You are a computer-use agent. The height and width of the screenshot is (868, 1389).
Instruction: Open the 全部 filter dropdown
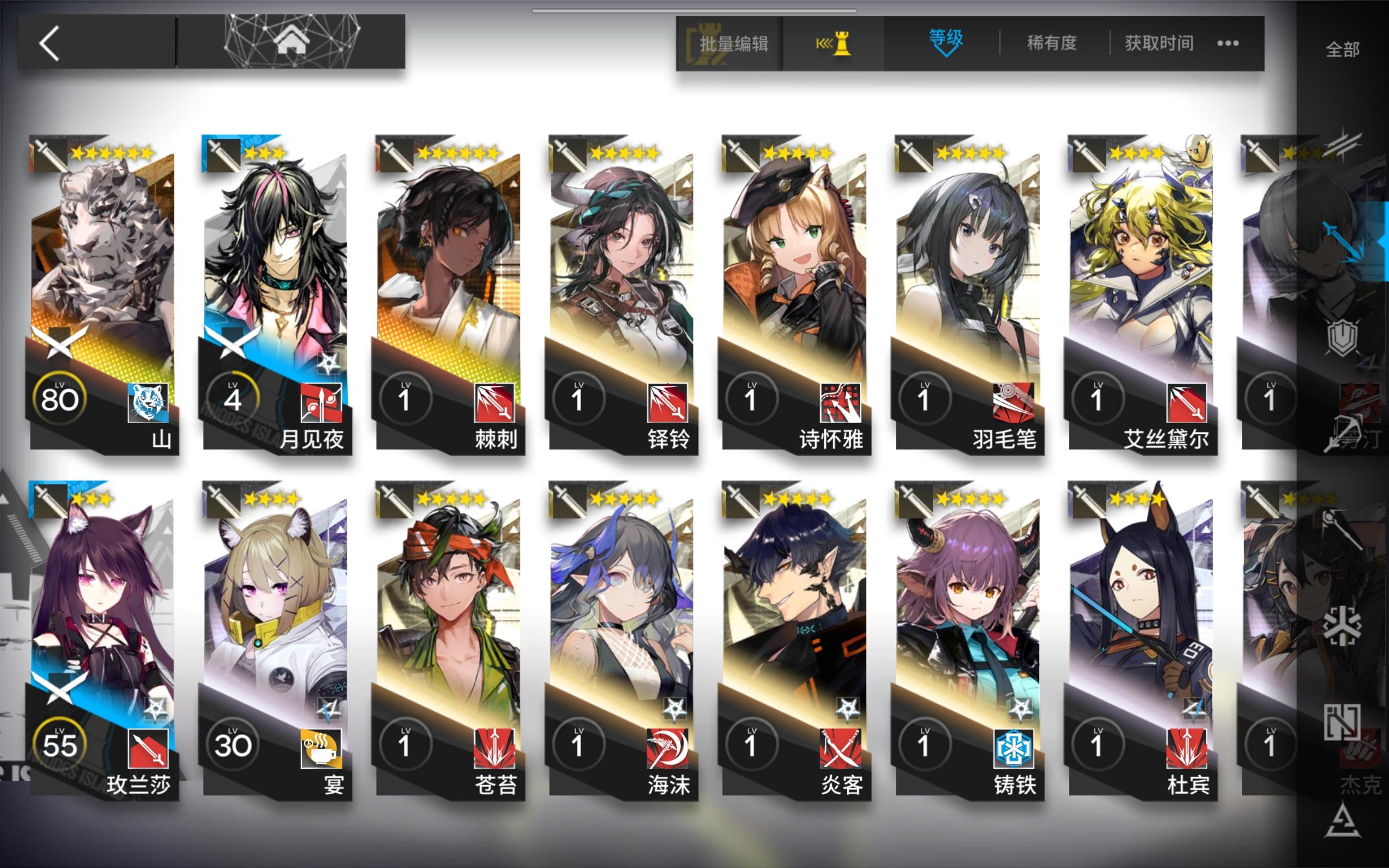pos(1342,50)
